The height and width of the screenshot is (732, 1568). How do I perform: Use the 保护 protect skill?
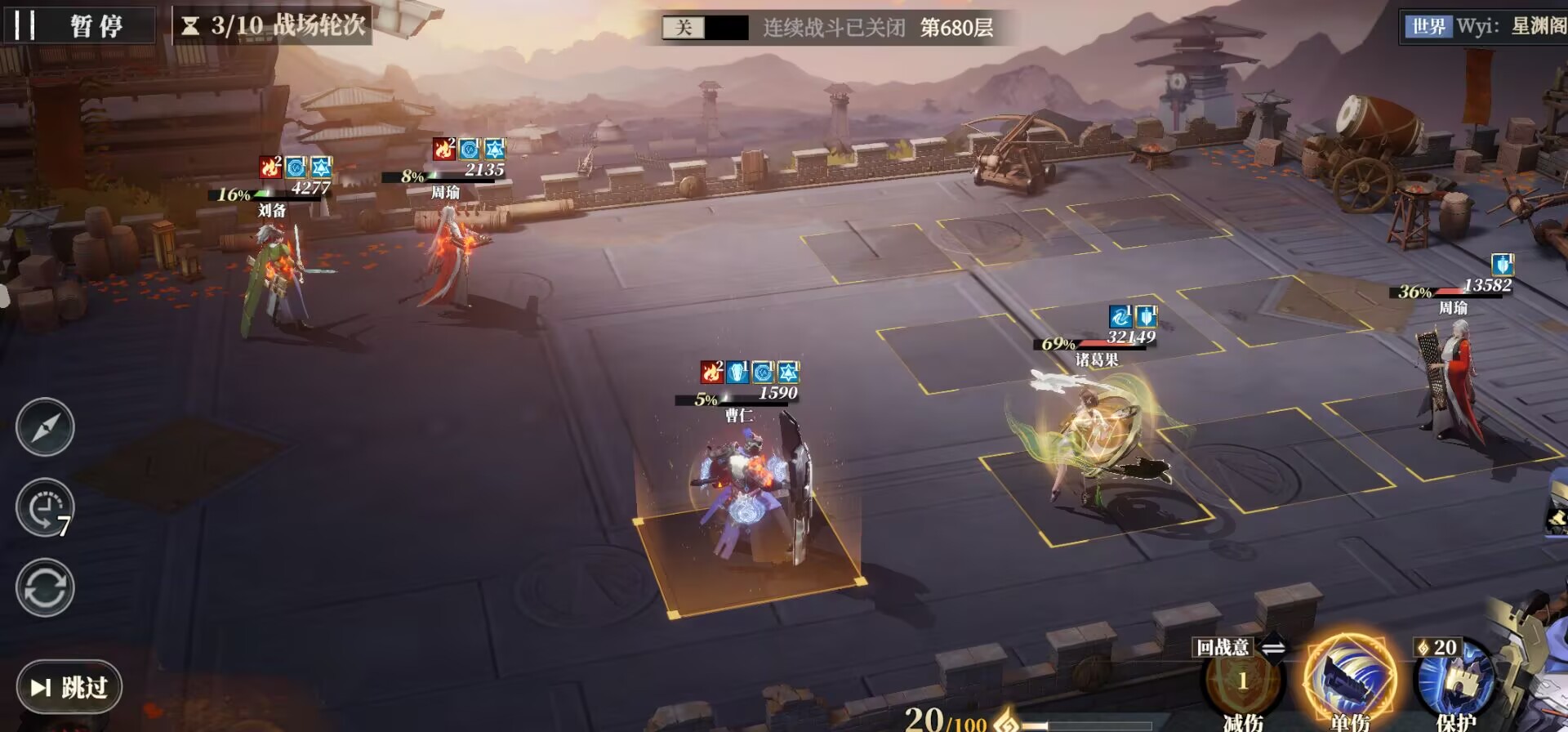click(1454, 682)
